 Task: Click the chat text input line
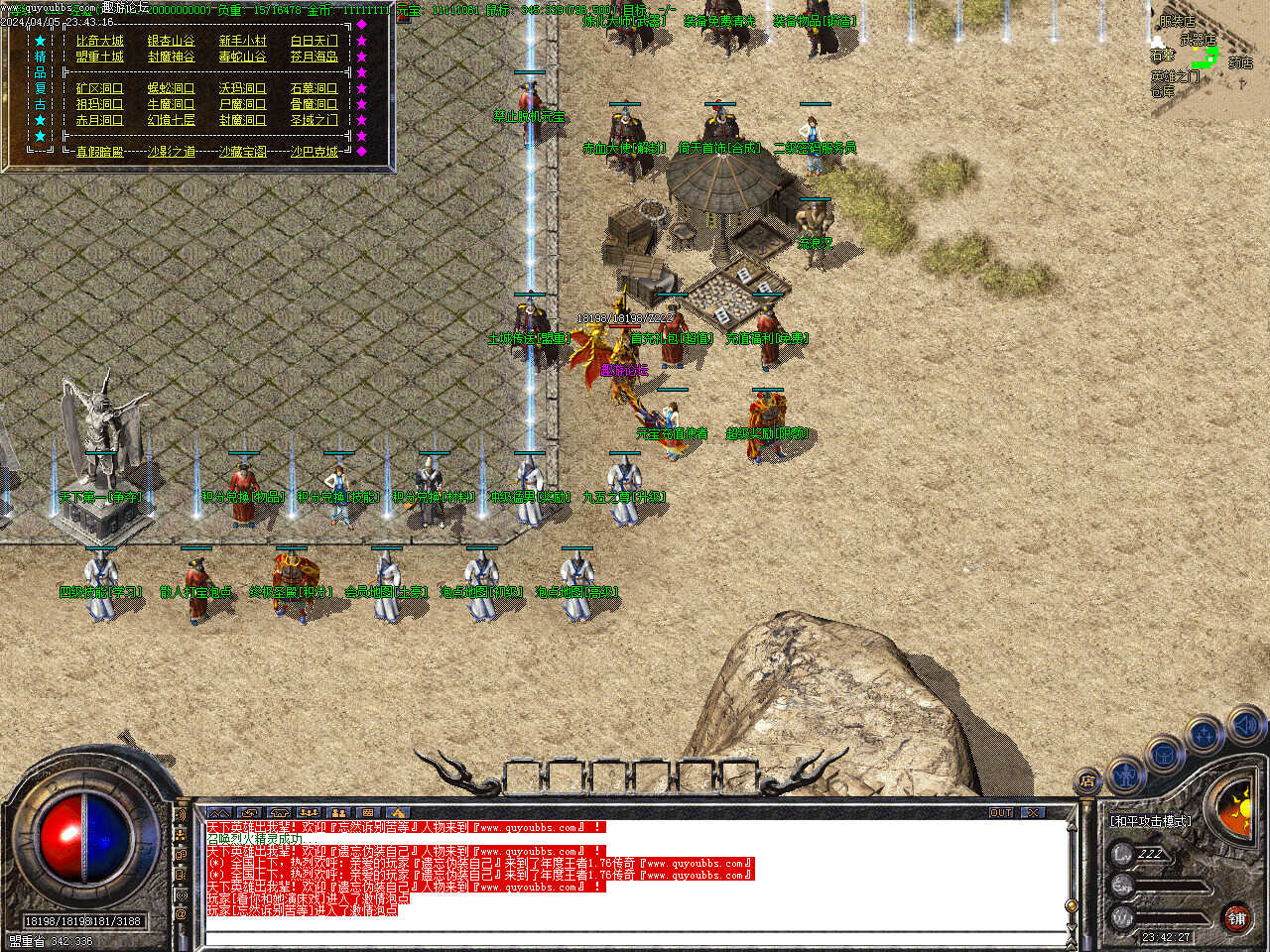[635, 937]
